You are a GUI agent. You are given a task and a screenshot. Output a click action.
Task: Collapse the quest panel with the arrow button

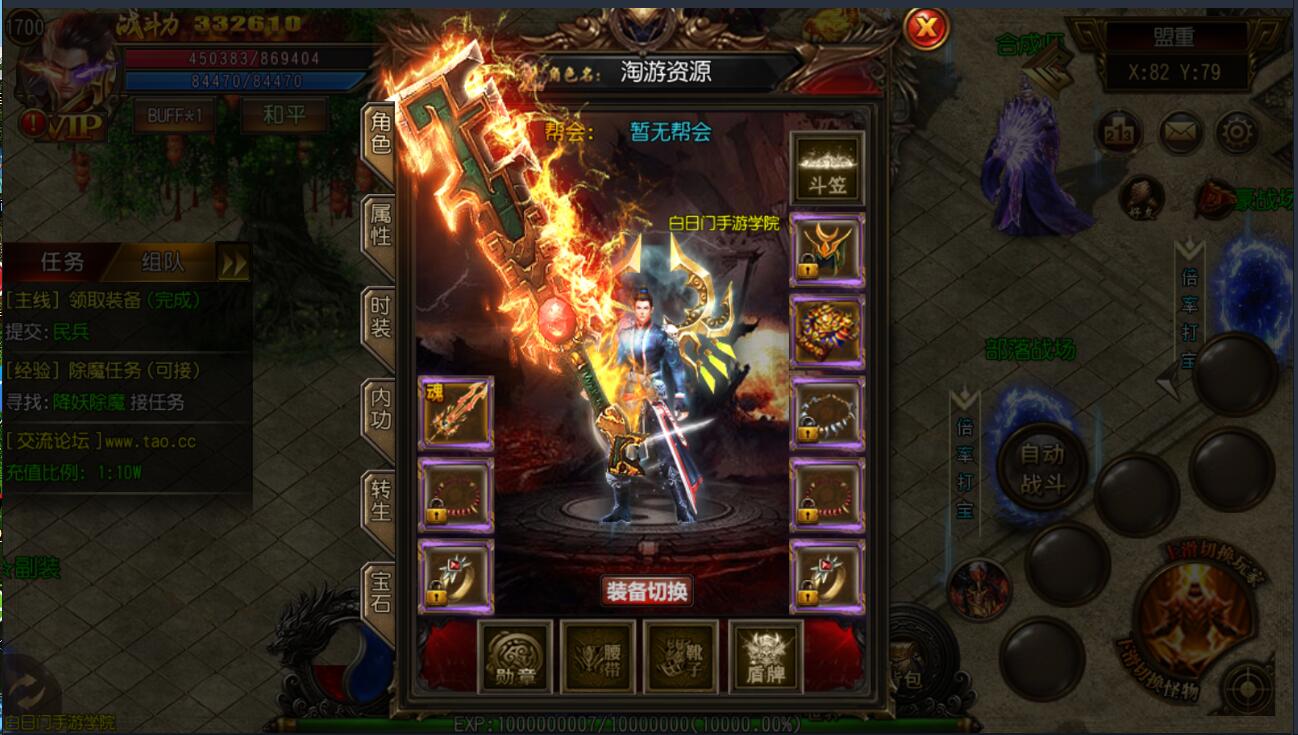[x=234, y=263]
